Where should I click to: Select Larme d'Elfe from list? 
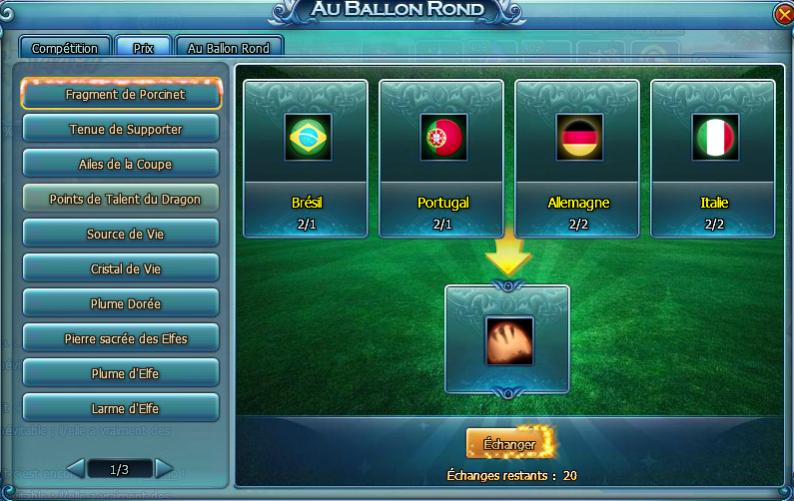pyautogui.click(x=121, y=408)
